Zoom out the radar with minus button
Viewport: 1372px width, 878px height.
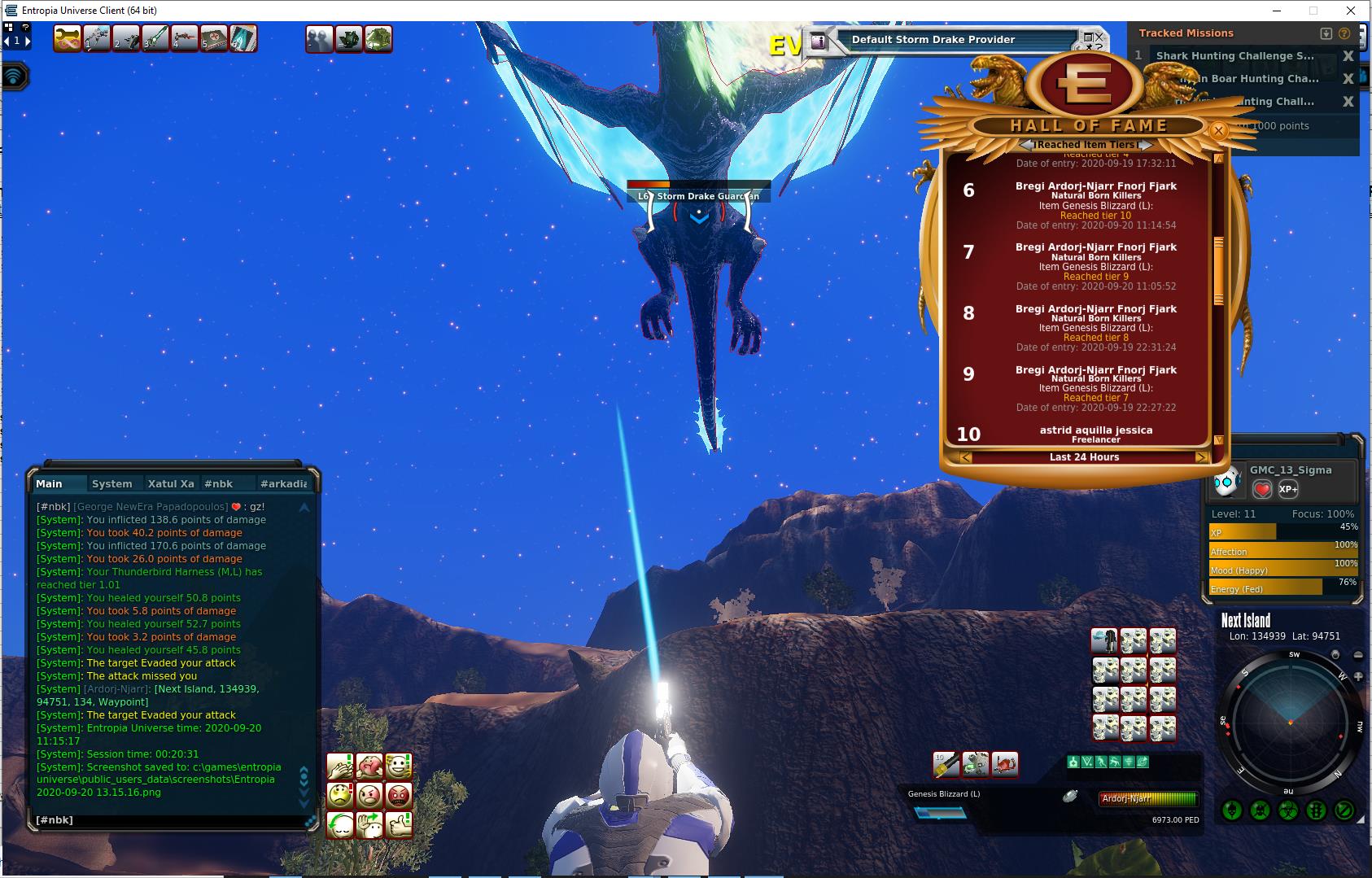1357,655
